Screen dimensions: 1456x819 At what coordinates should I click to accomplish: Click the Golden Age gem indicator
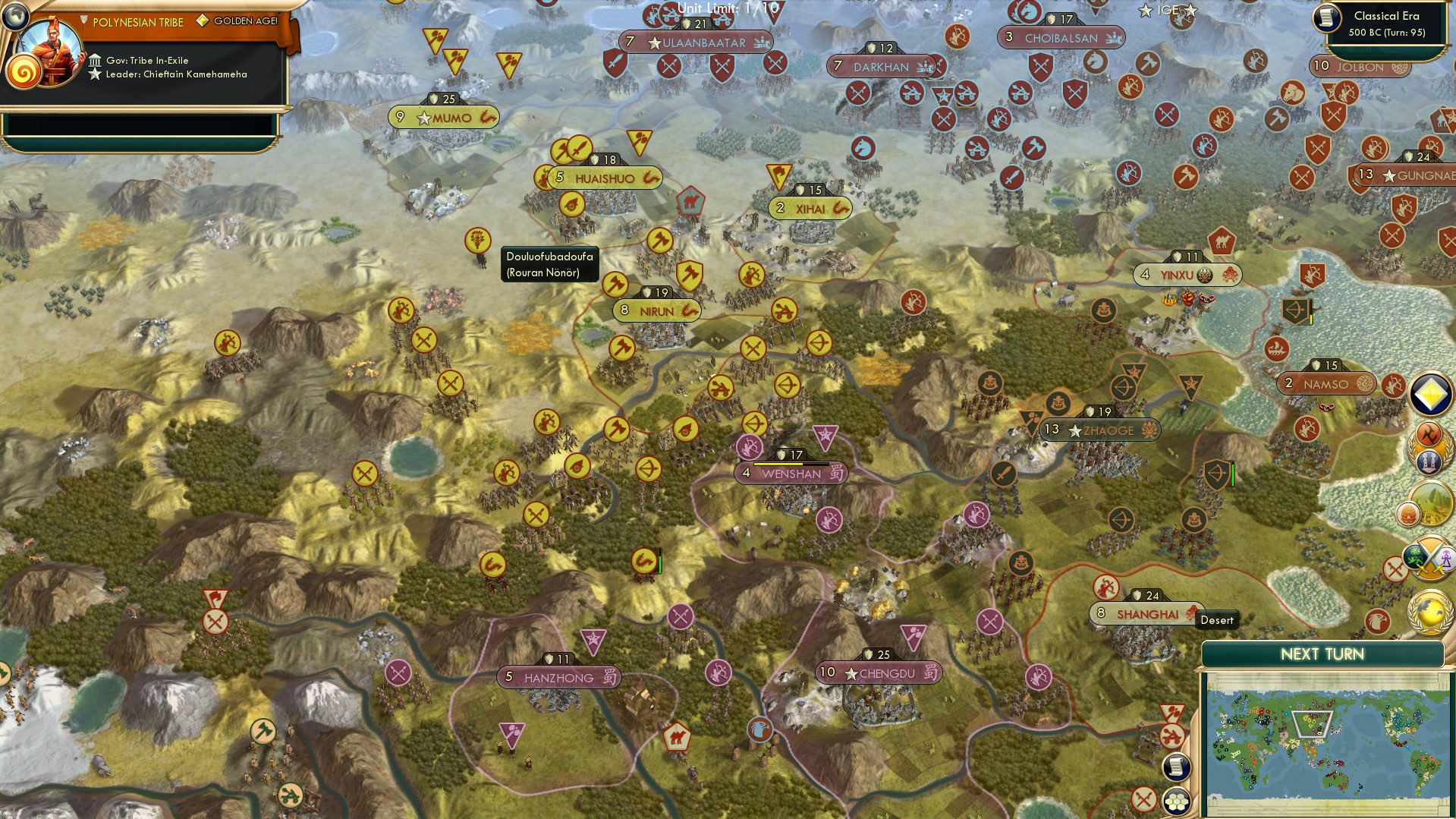pyautogui.click(x=201, y=22)
